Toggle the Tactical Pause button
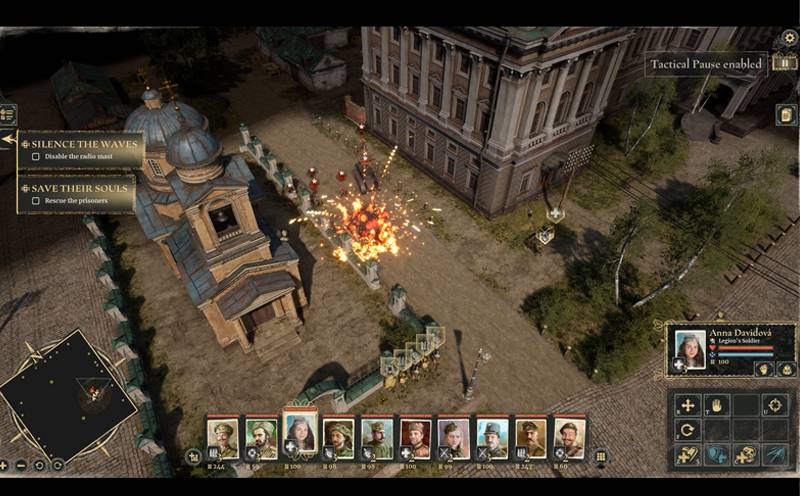This screenshot has height=500, width=800. click(783, 64)
